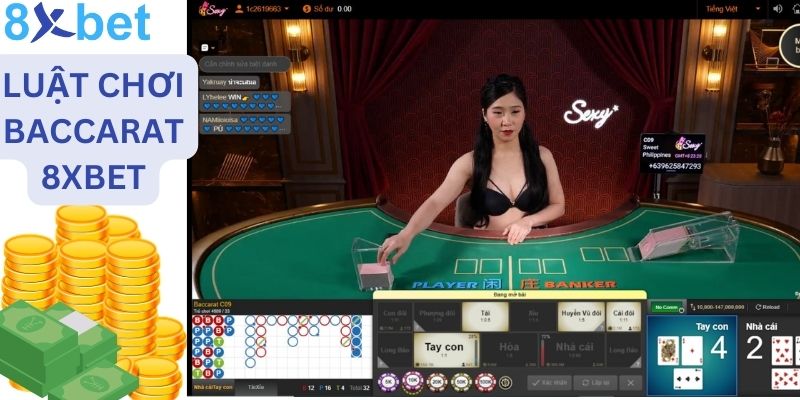Select the Cái đôi bet

(624, 312)
